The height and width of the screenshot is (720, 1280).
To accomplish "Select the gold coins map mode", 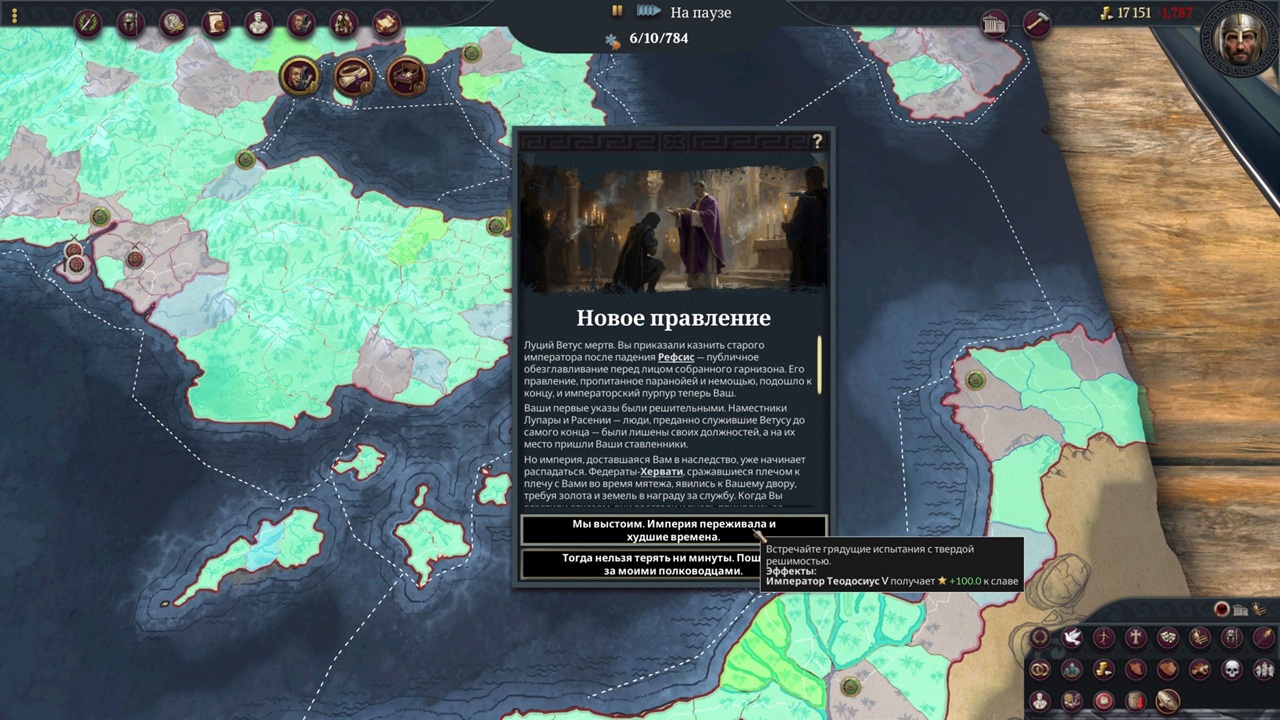I will (1103, 669).
